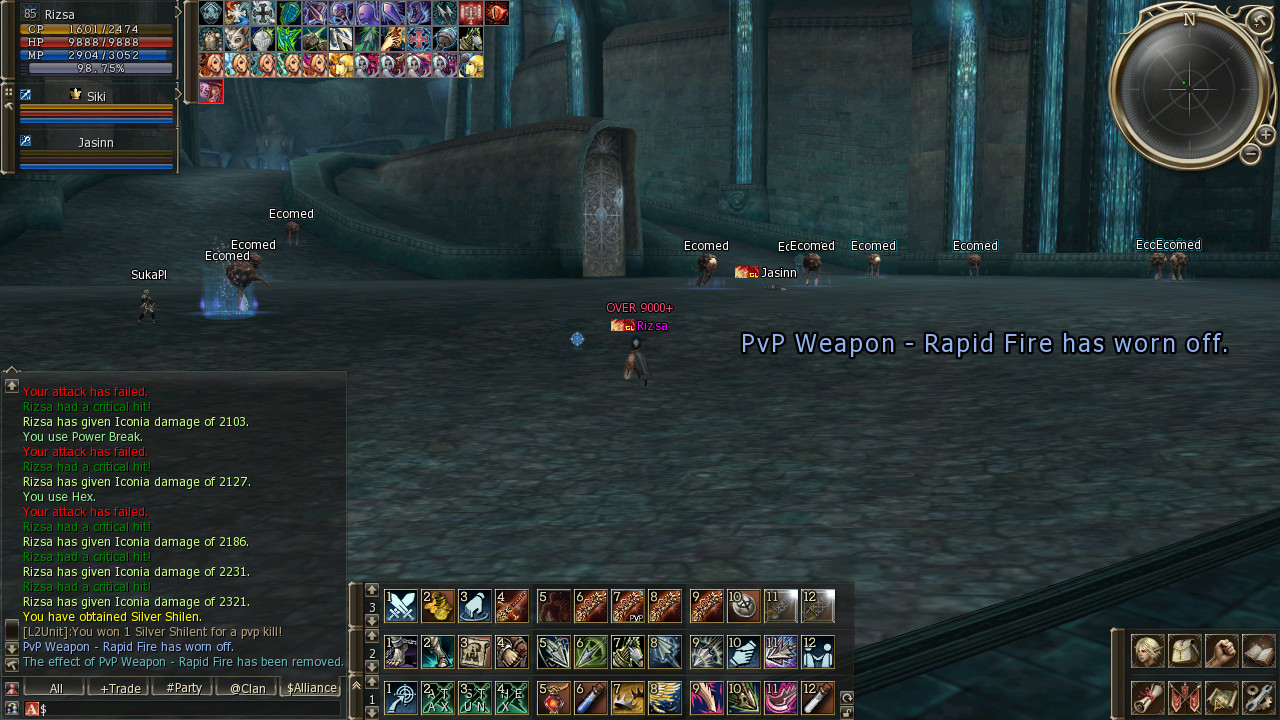Open the system menu wrench icon
The width and height of the screenshot is (1280, 720).
(x=1259, y=697)
